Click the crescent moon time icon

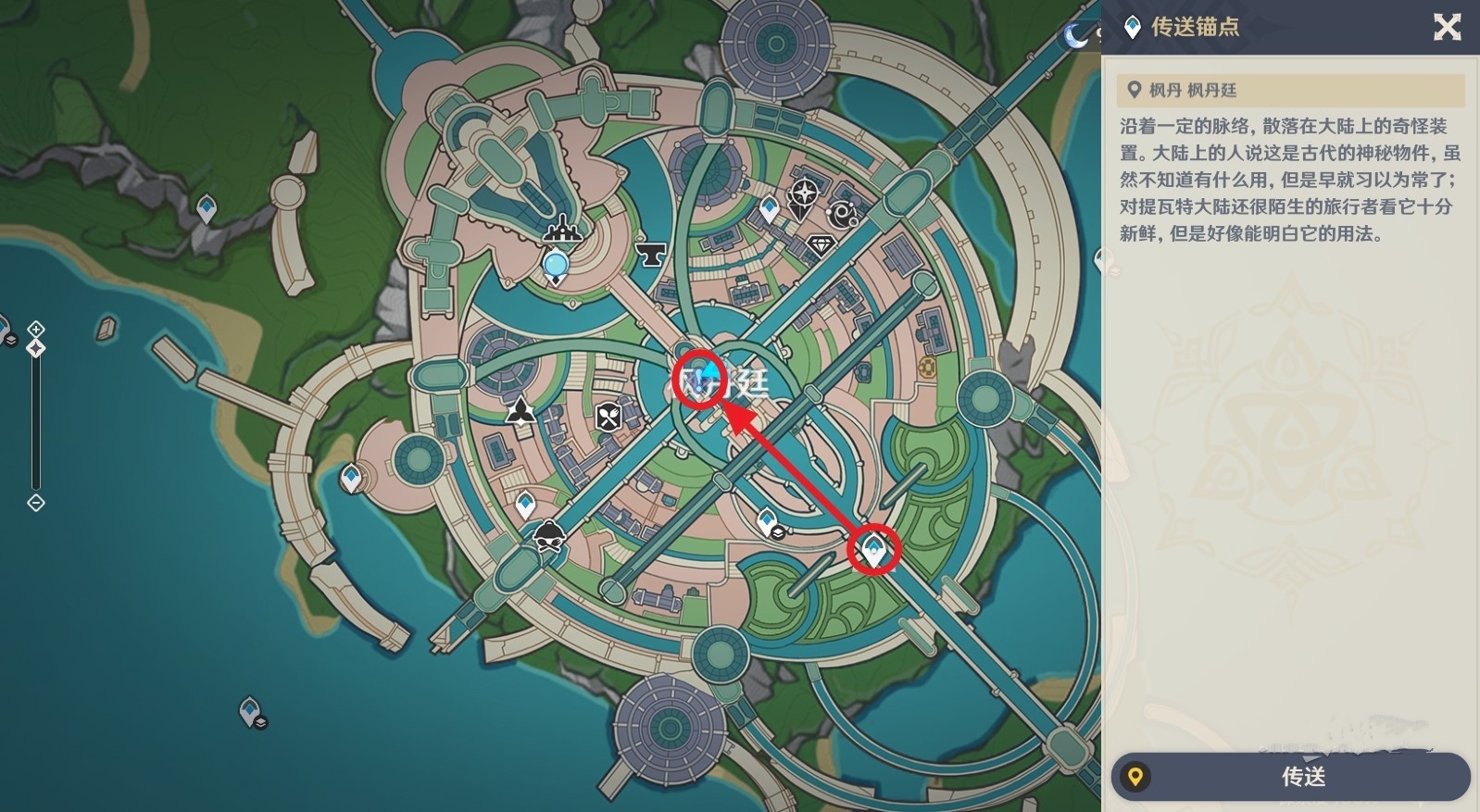[x=1075, y=35]
